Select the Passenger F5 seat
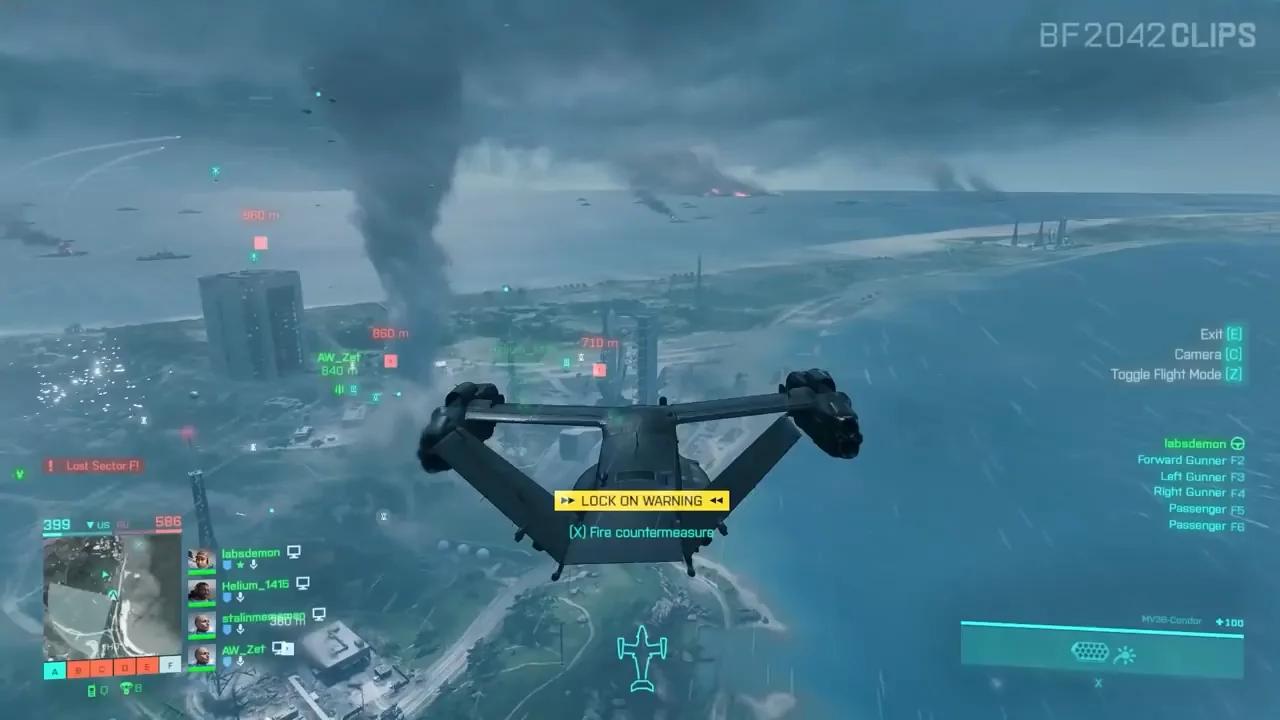Image resolution: width=1280 pixels, height=720 pixels. 1205,508
